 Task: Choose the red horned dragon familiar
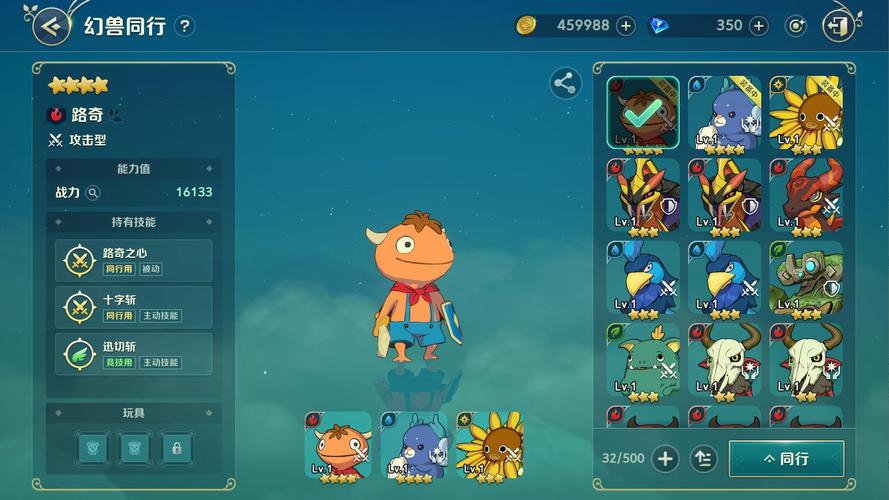tap(805, 195)
